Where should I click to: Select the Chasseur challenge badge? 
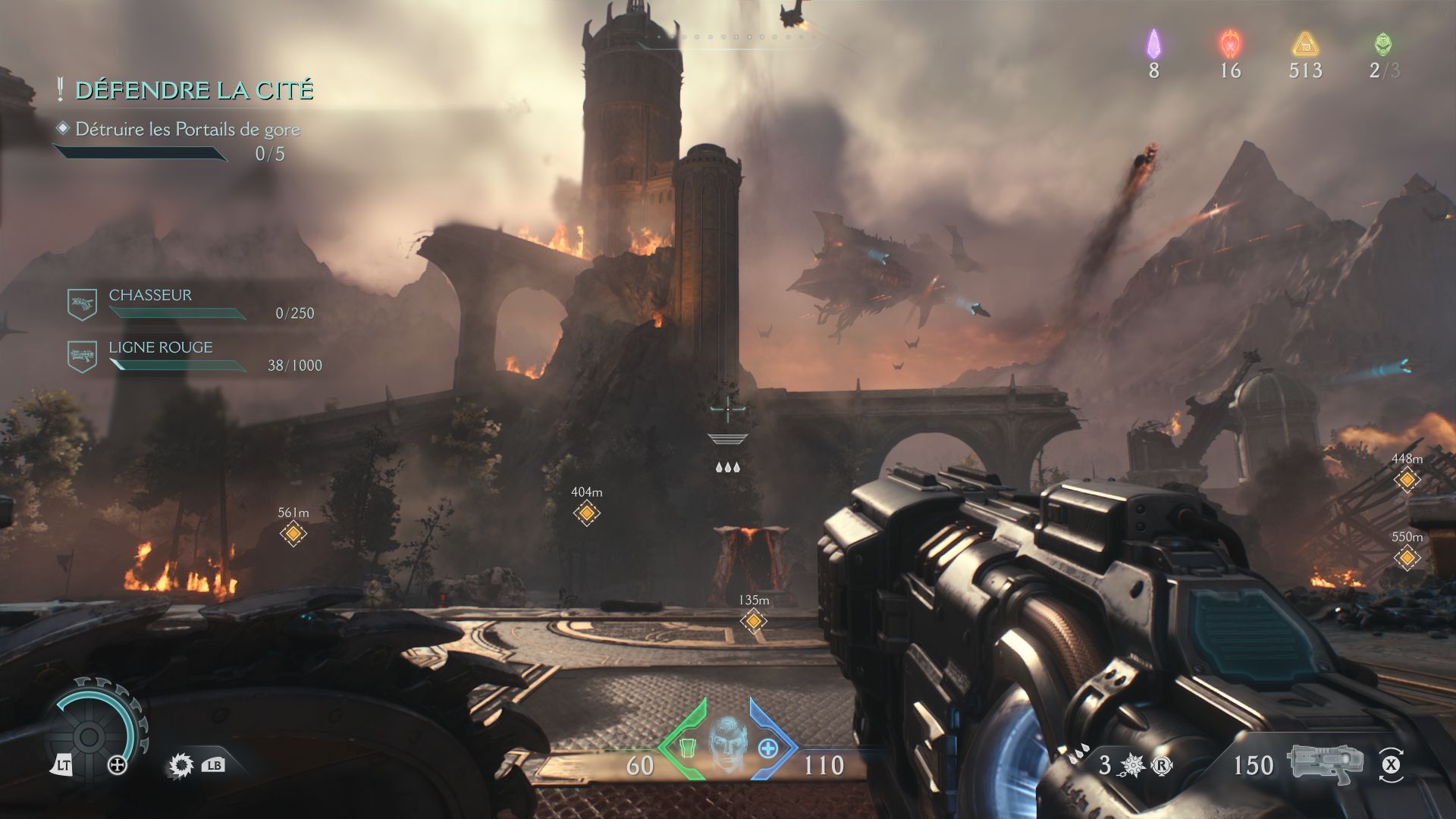point(82,304)
